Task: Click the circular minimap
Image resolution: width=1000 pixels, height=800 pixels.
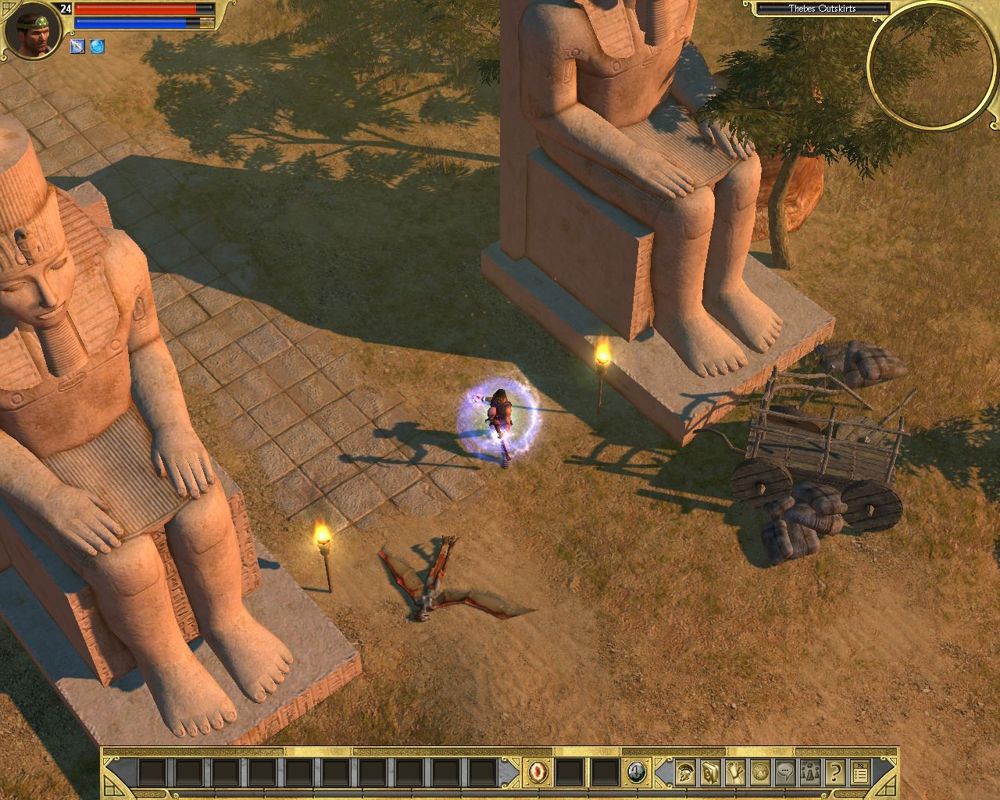Action: click(x=931, y=65)
